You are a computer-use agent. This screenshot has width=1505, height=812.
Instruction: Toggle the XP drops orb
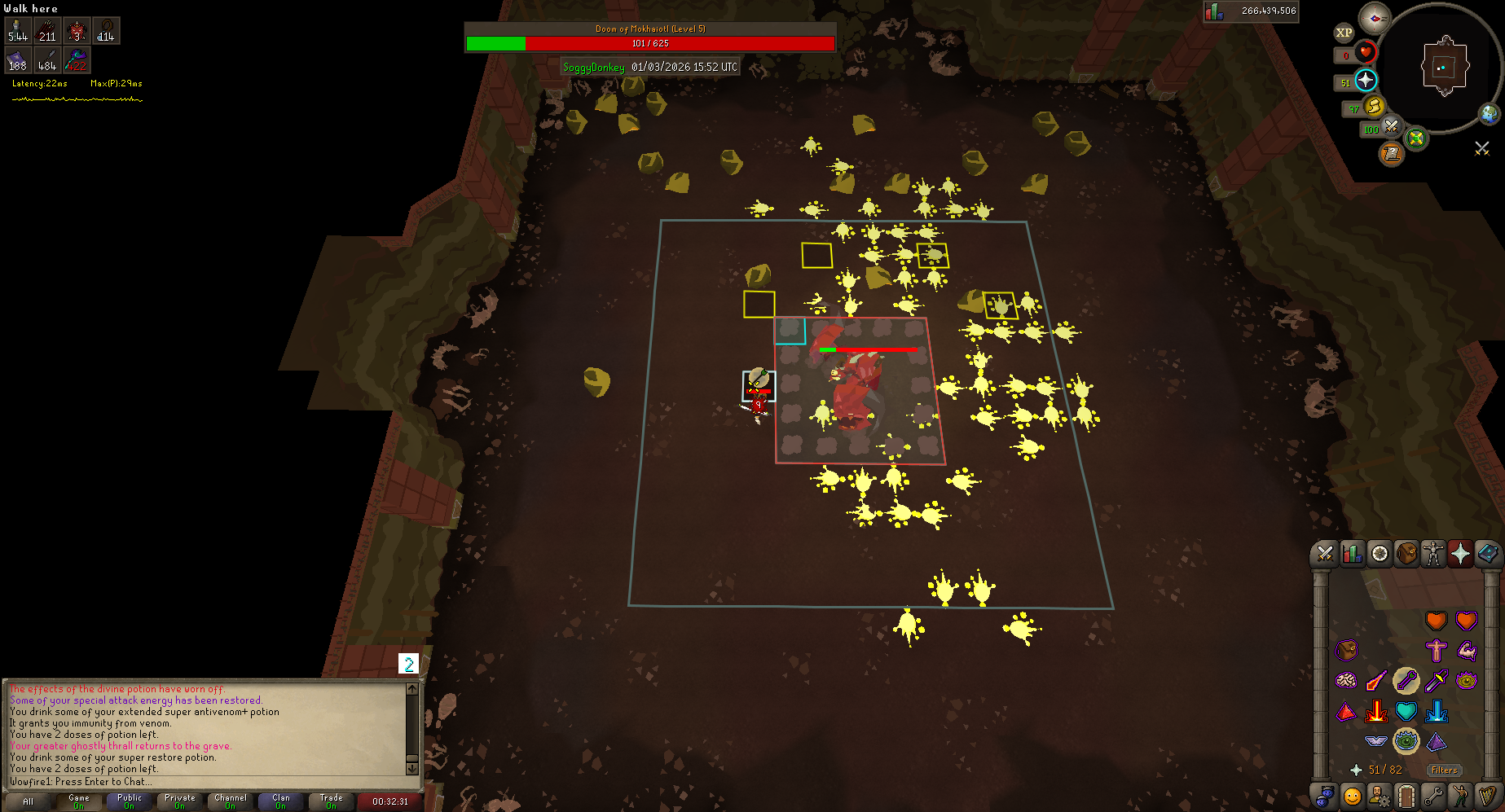click(x=1344, y=33)
